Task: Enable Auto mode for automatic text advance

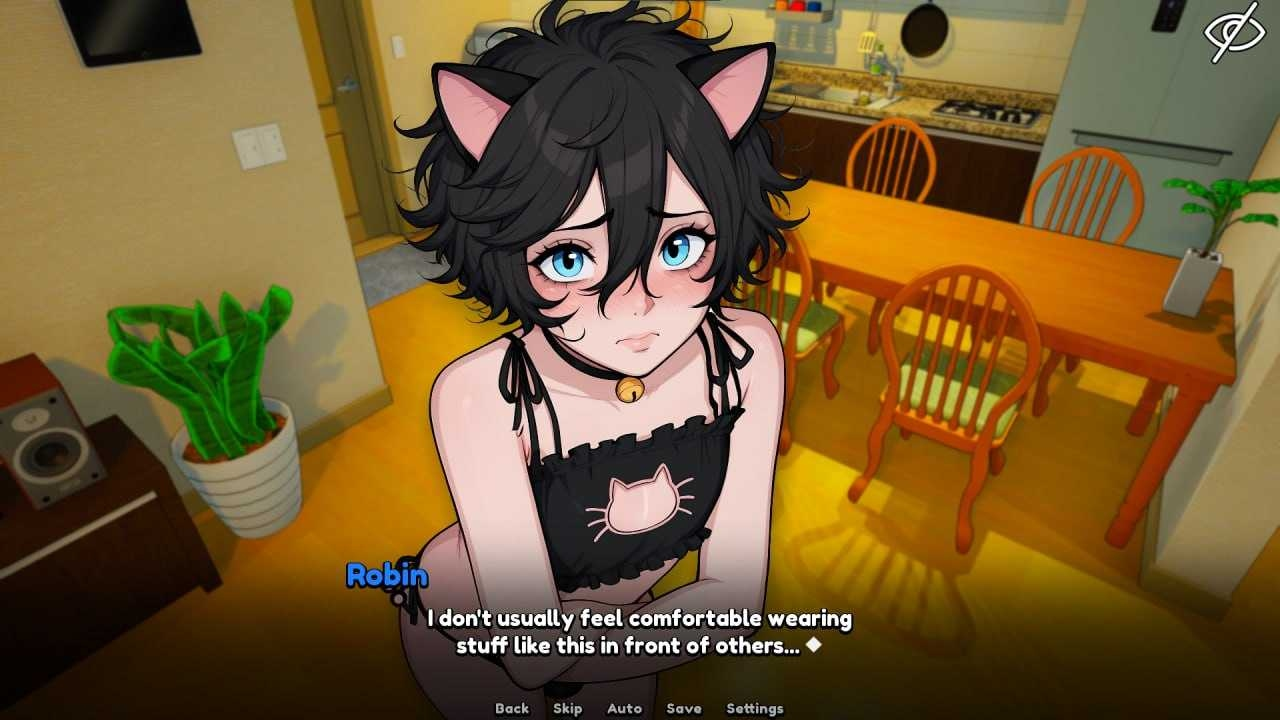Action: click(x=622, y=707)
